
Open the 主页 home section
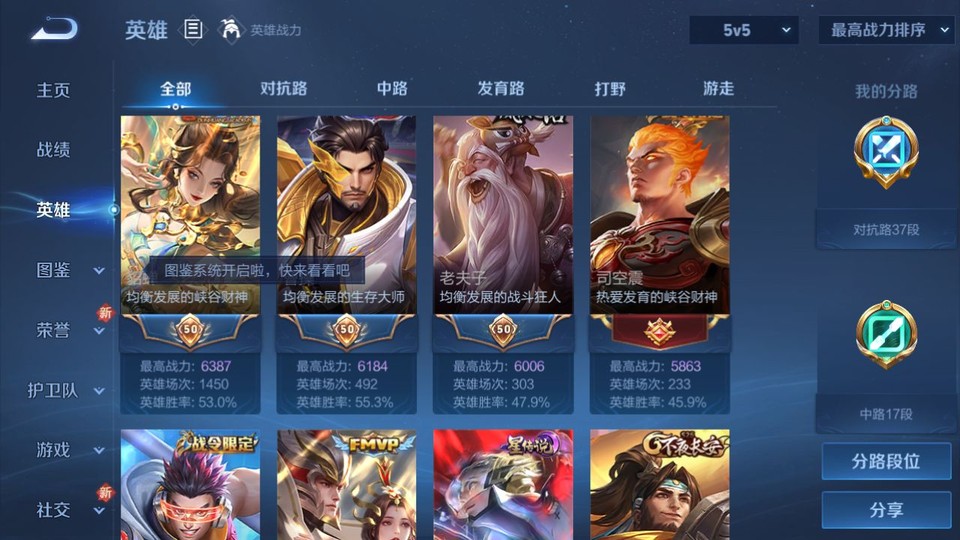click(54, 90)
